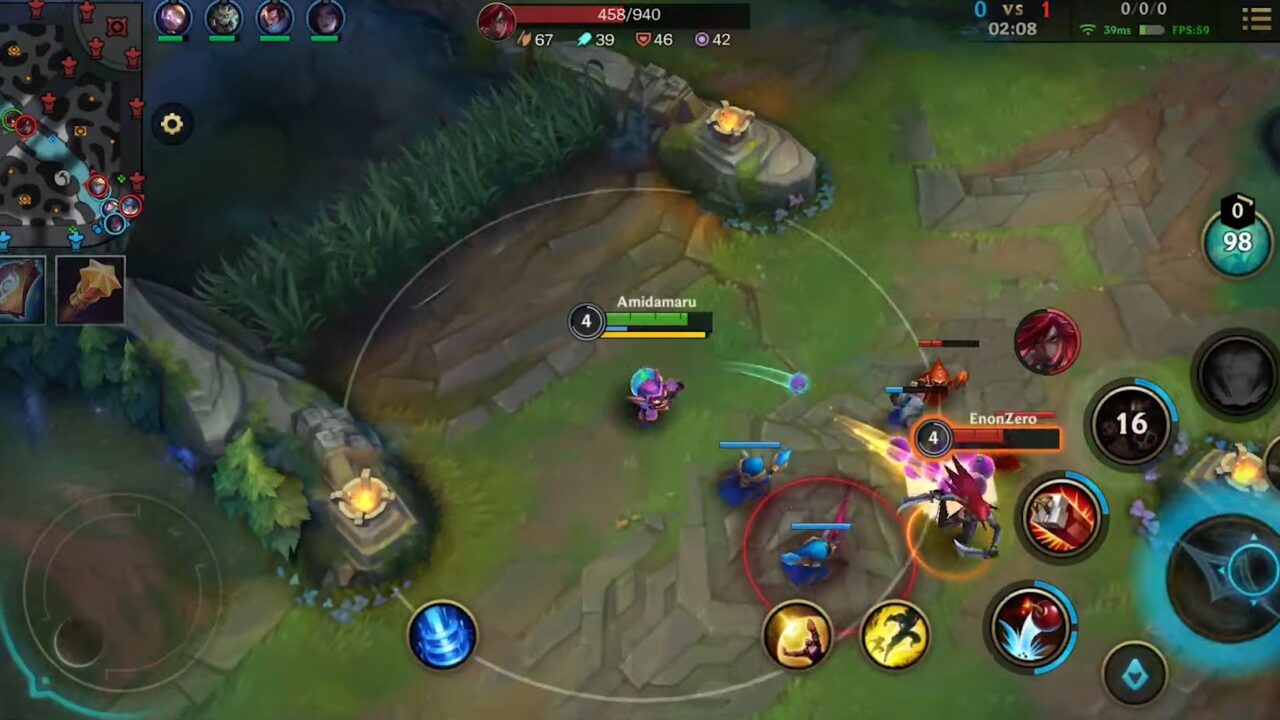Select the starred item in the inventory slot
This screenshot has width=1280, height=720.
[88, 288]
